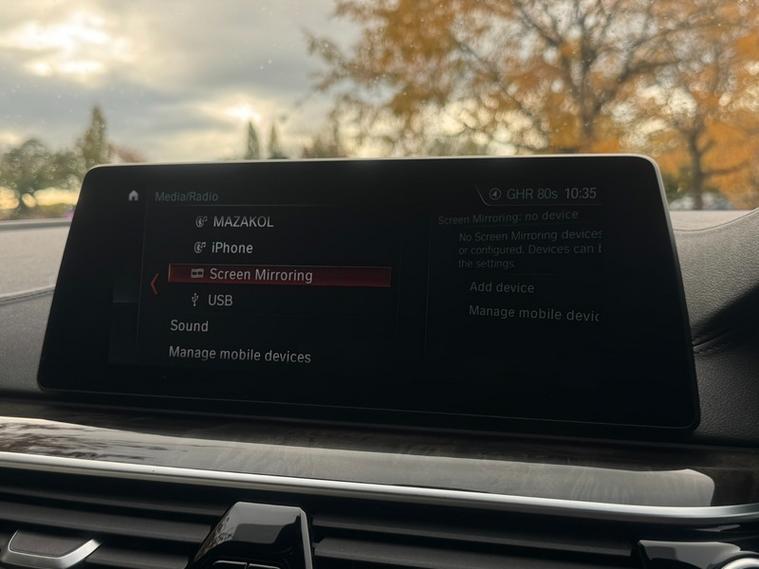The image size is (759, 569).
Task: Choose the iPhone media source
Action: (231, 247)
